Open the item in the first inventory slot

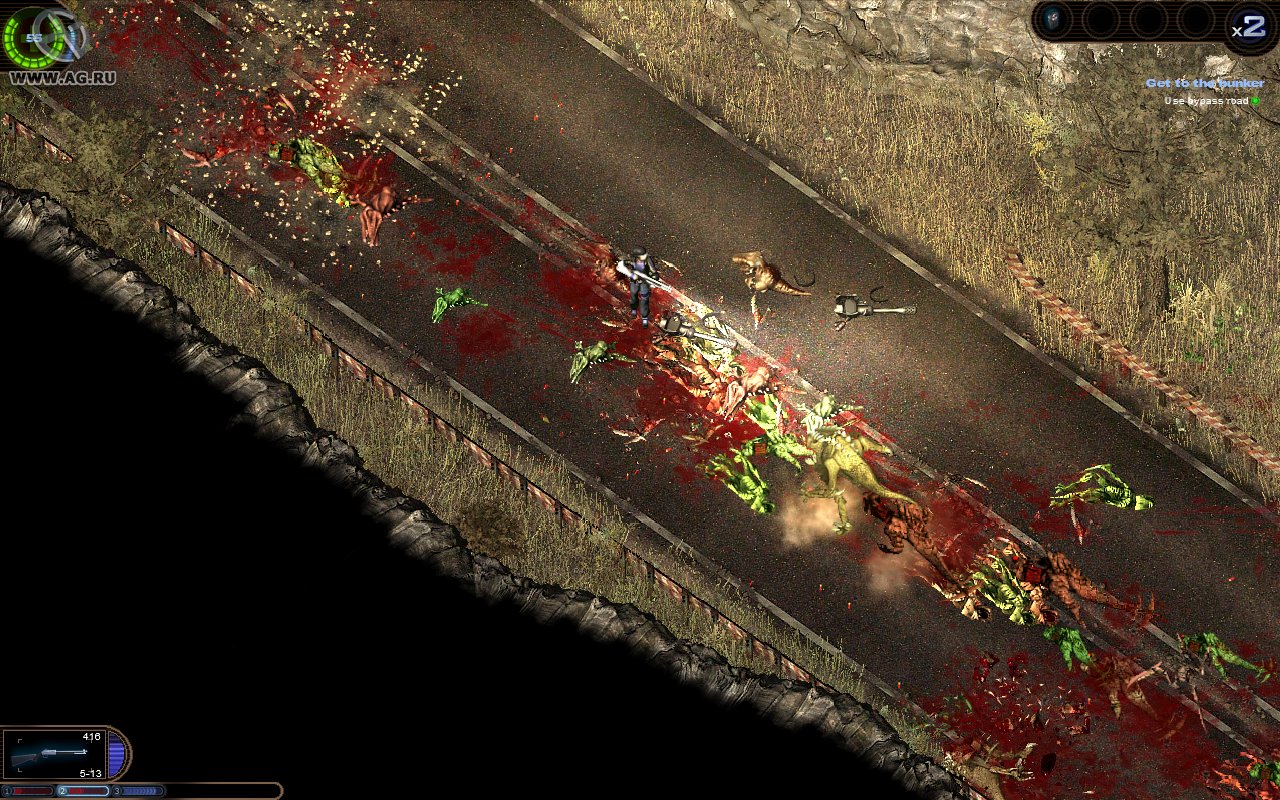(x=1054, y=18)
